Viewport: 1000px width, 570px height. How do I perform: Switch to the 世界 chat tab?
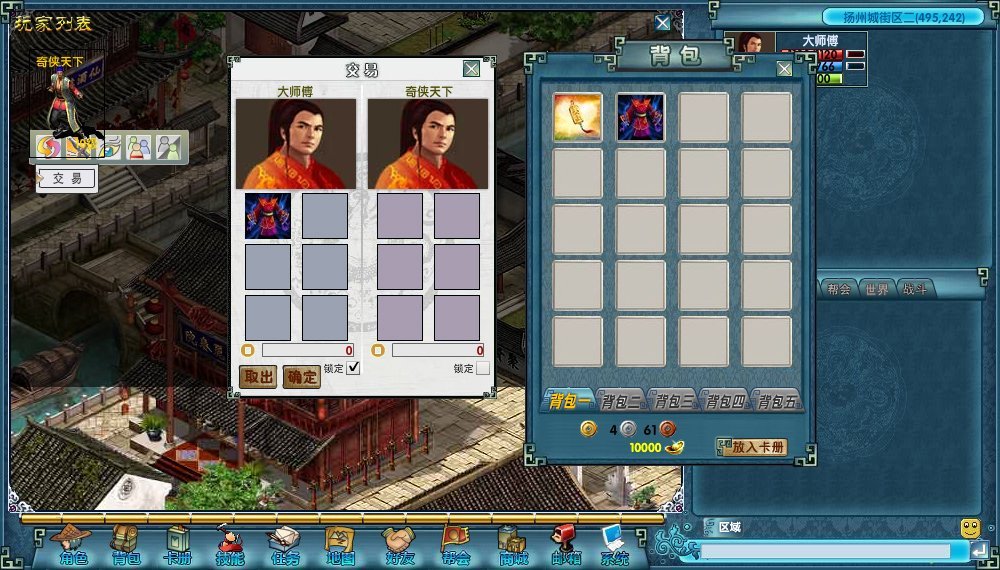point(877,288)
